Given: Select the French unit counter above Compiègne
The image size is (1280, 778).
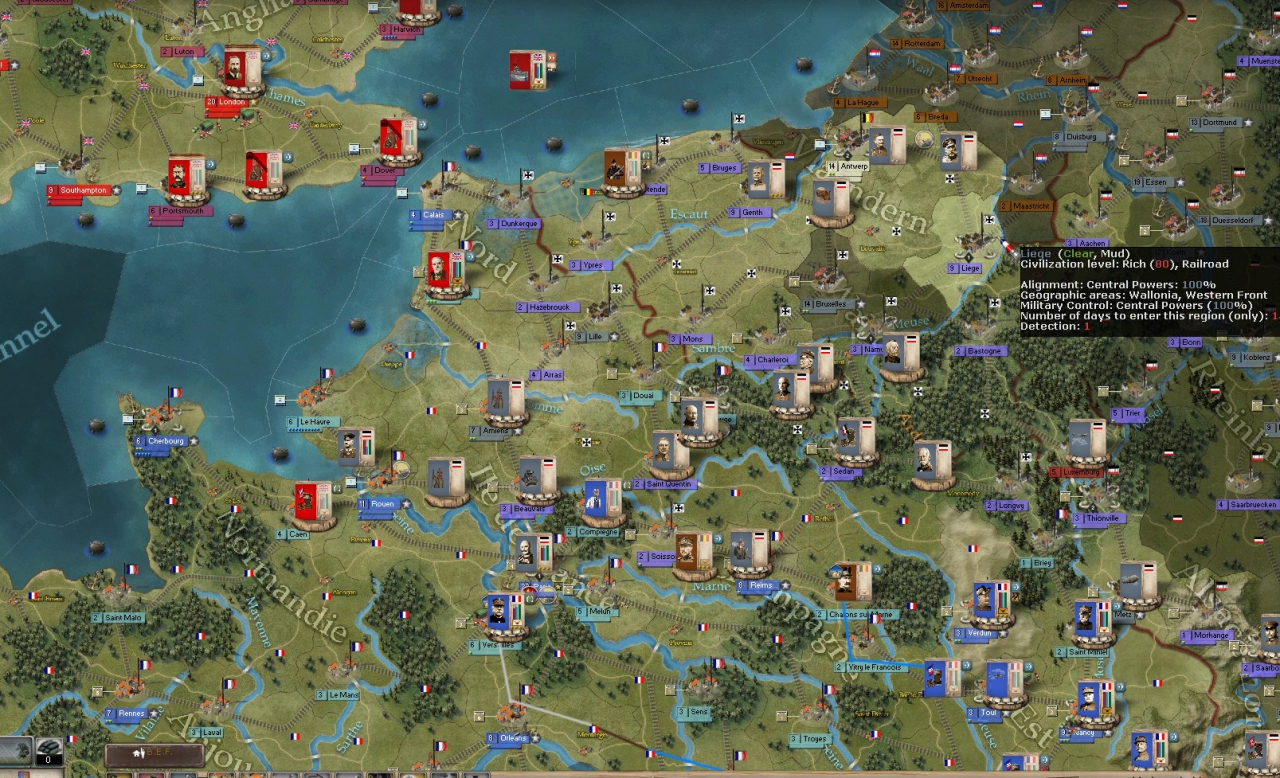Looking at the screenshot, I should 603,502.
